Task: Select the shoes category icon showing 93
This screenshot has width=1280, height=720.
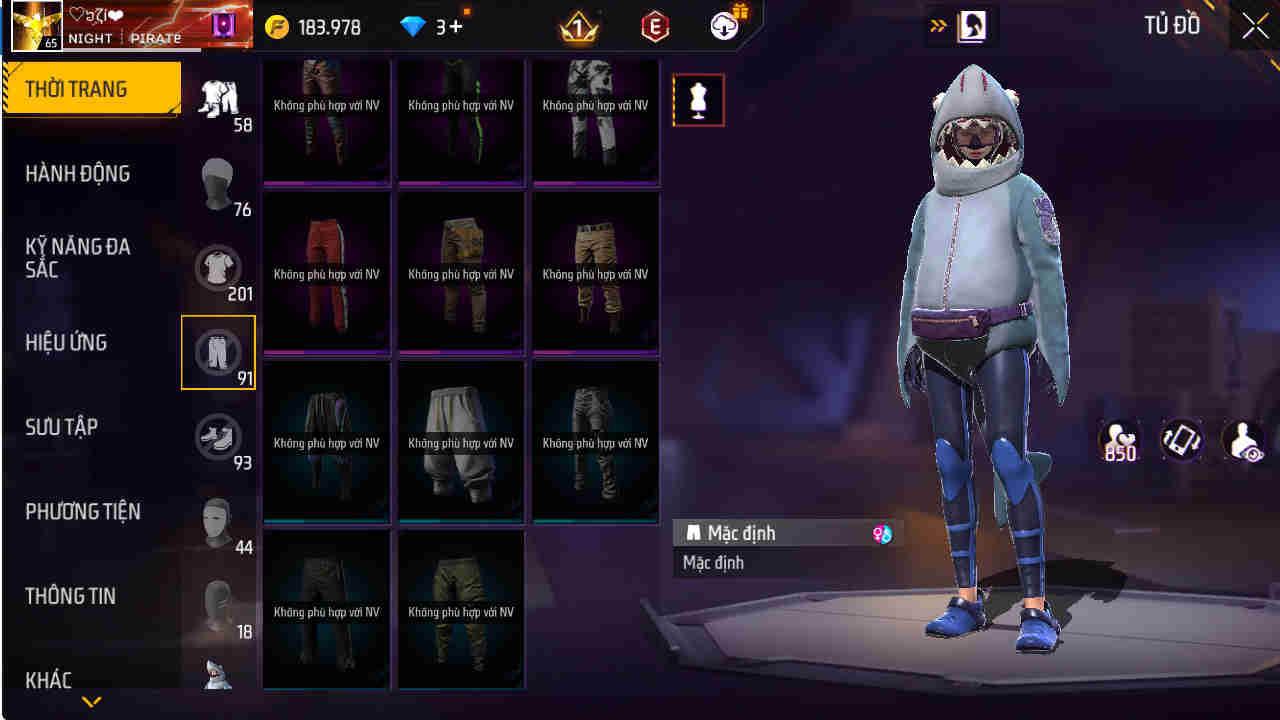Action: 218,438
